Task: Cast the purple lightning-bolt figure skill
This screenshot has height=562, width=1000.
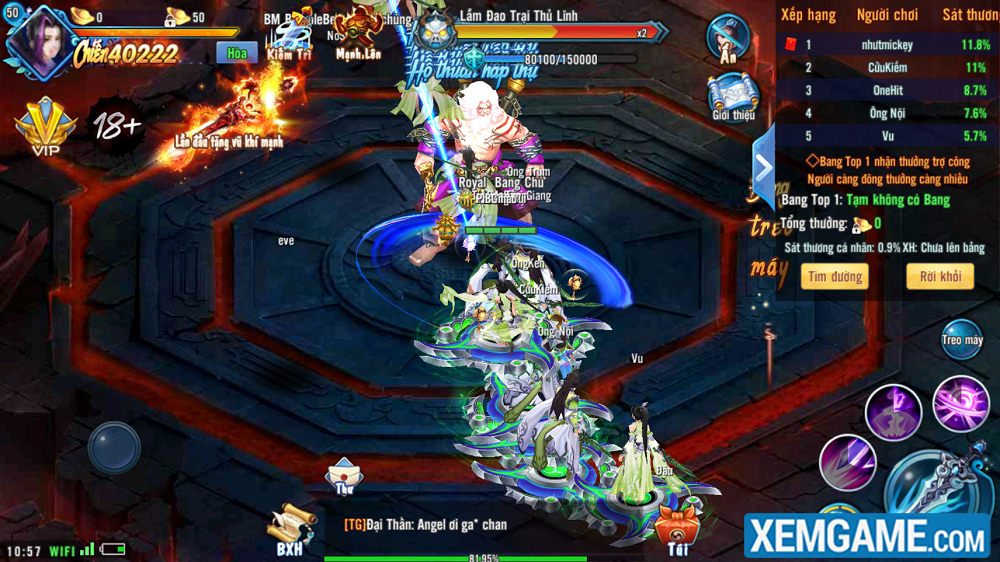Action: 893,411
